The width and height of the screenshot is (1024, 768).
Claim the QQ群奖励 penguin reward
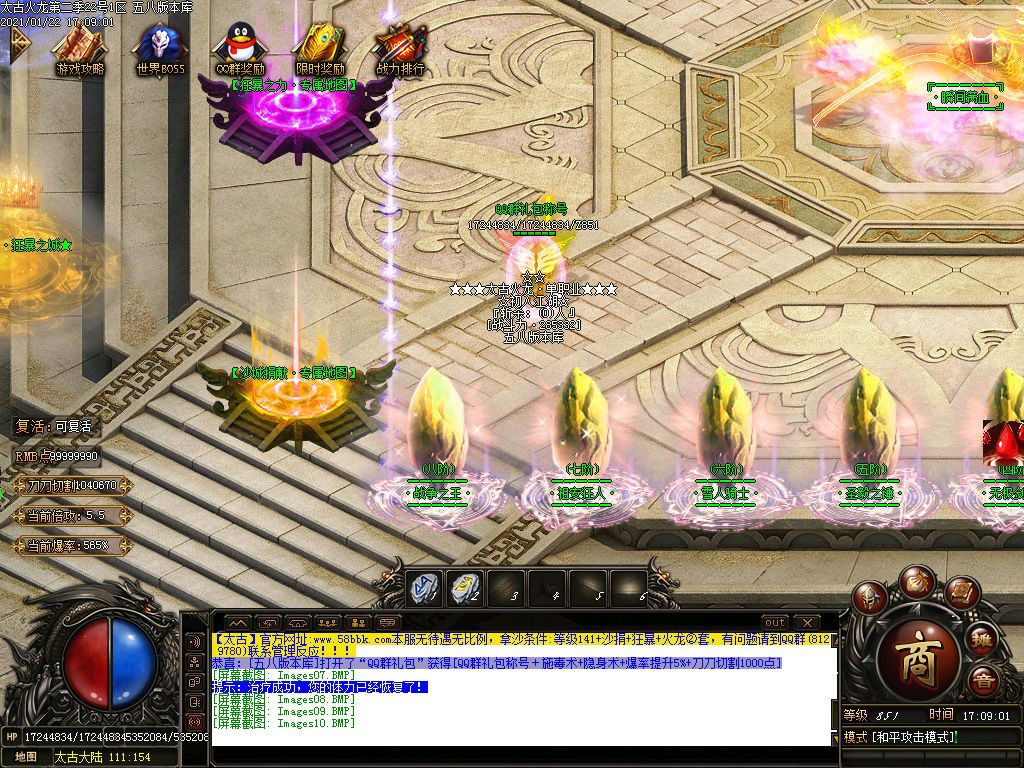pos(240,47)
